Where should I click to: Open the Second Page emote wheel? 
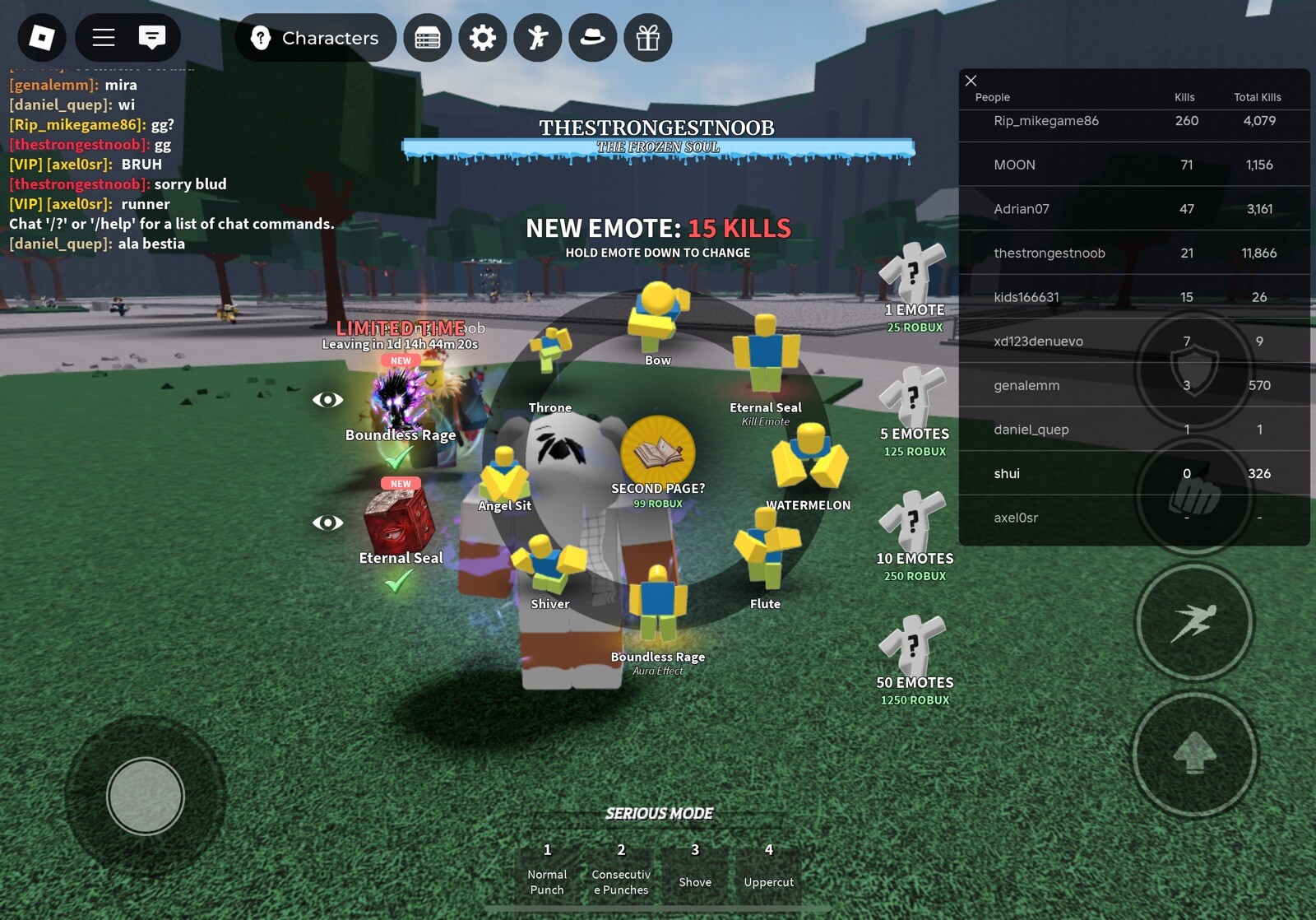(657, 451)
